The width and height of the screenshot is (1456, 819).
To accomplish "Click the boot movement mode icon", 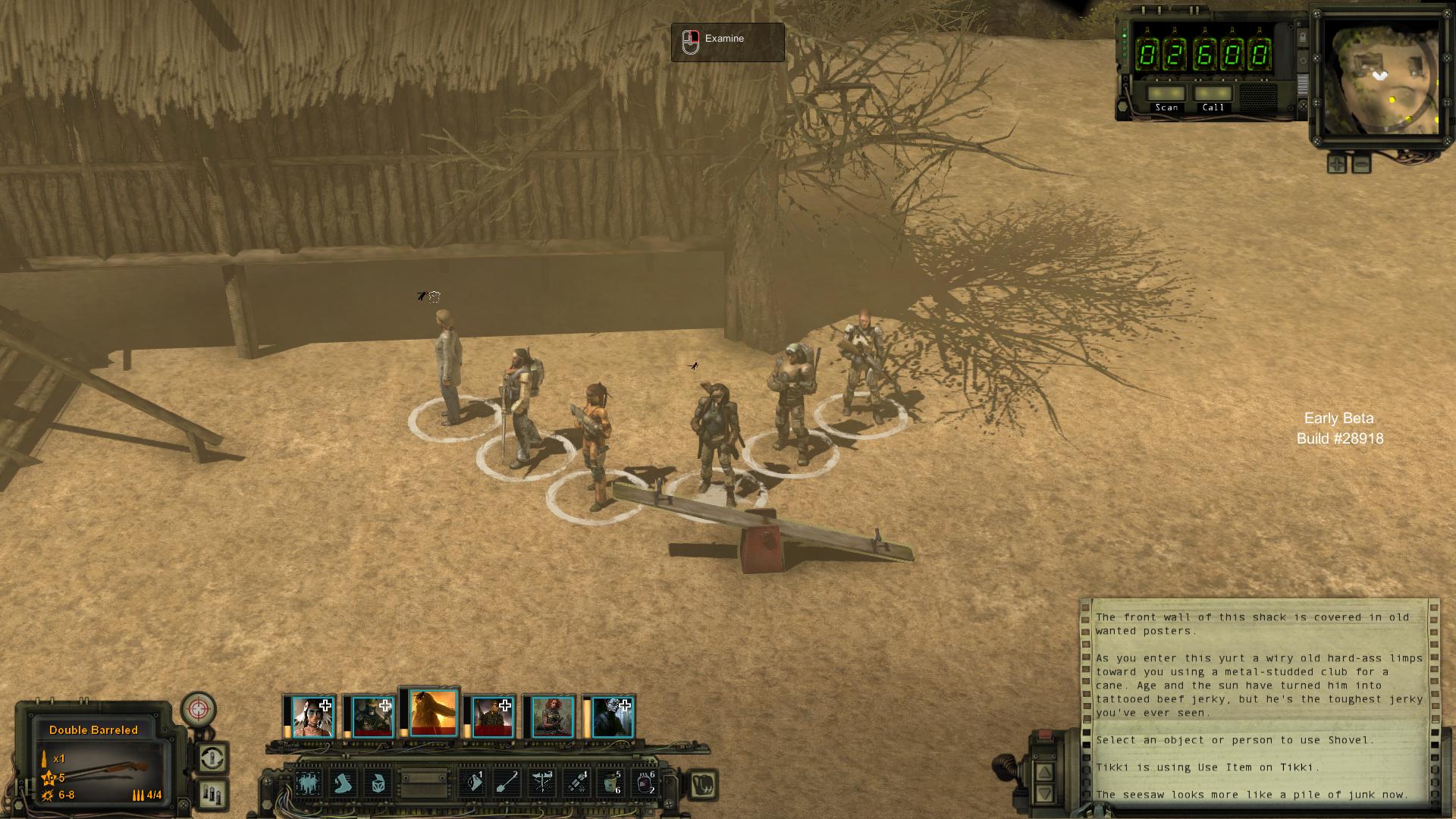I will 343,783.
